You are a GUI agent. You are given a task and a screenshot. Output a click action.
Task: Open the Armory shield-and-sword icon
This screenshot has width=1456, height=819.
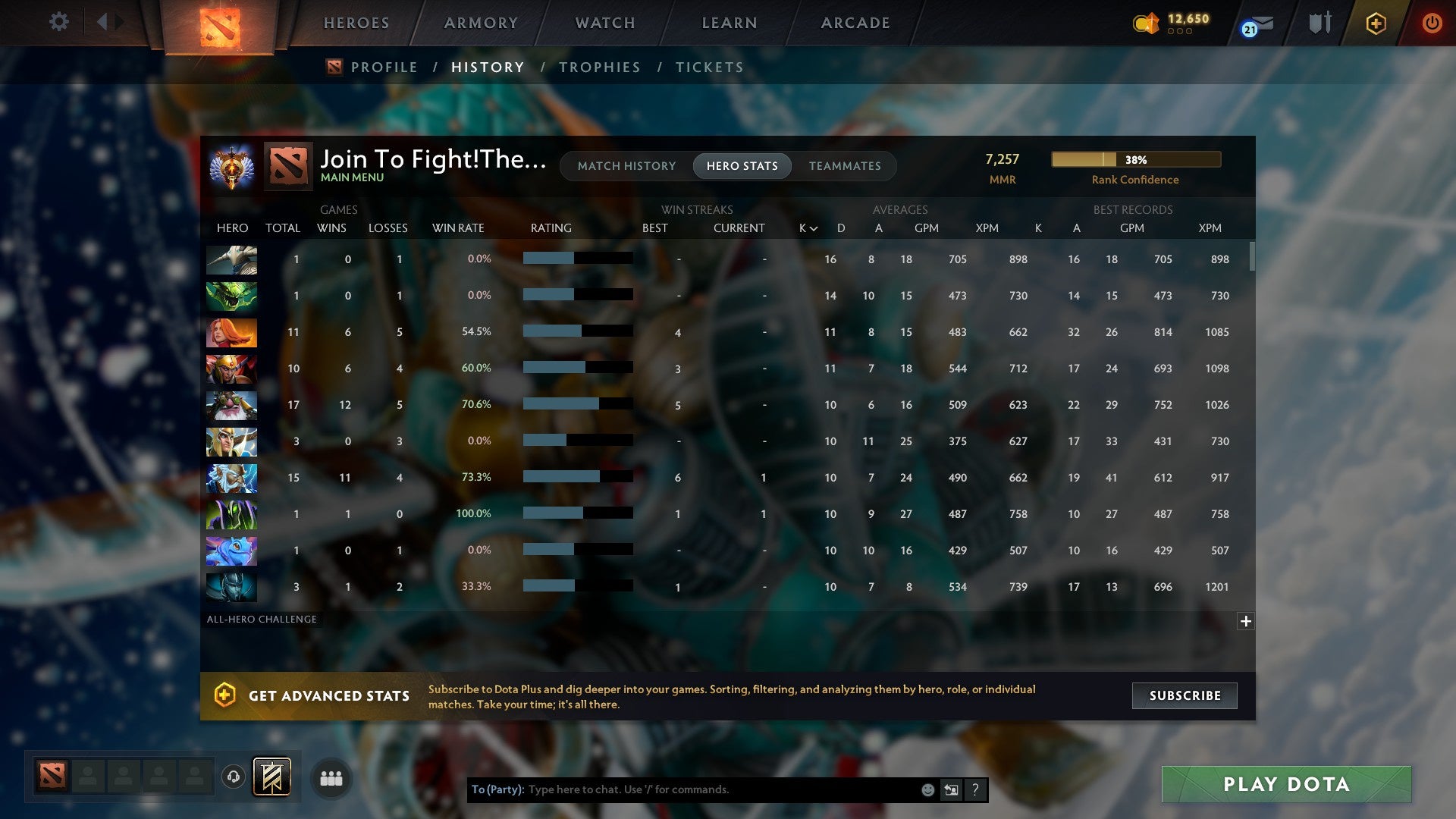coord(1319,23)
